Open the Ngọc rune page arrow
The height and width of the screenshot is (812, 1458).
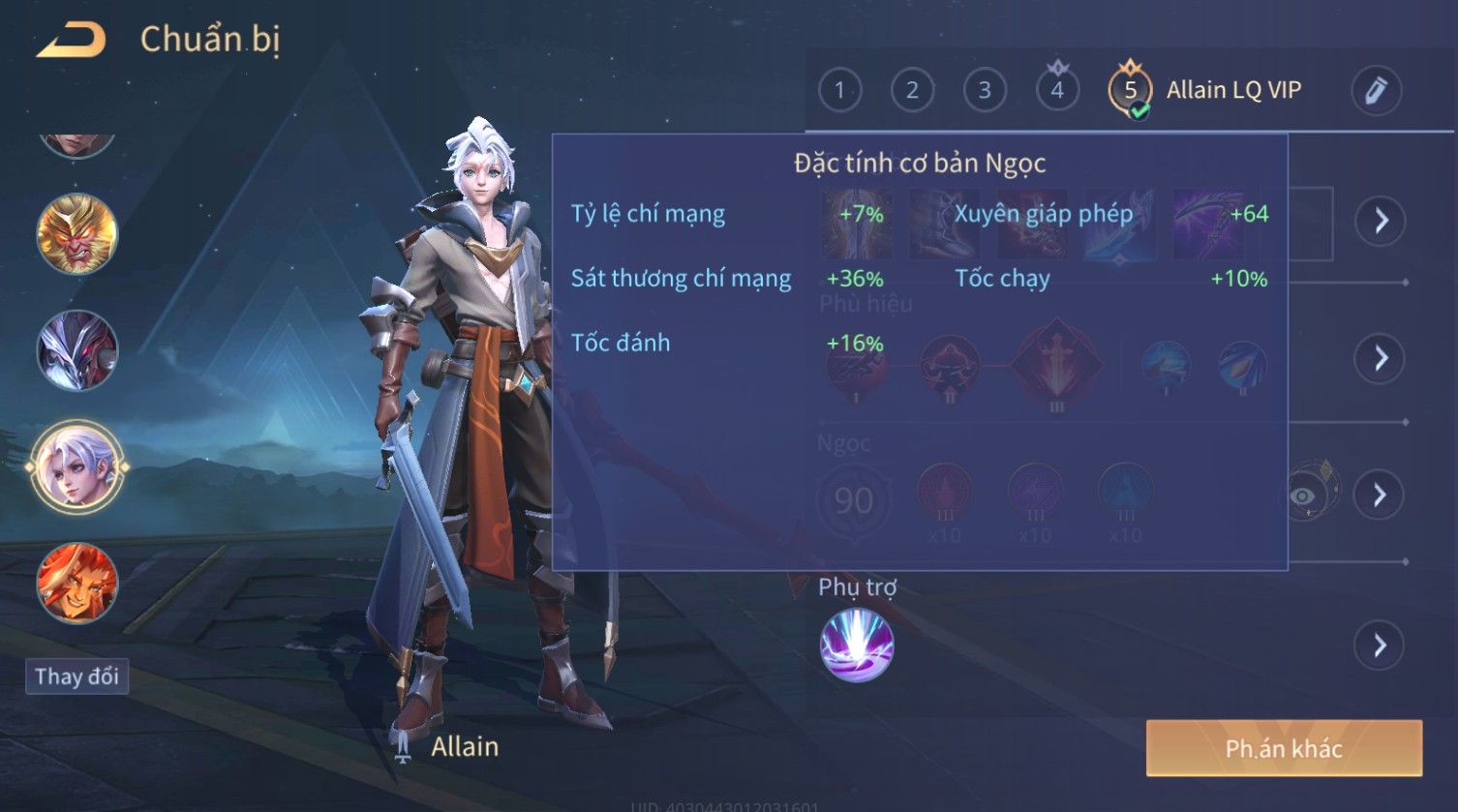tap(1381, 496)
